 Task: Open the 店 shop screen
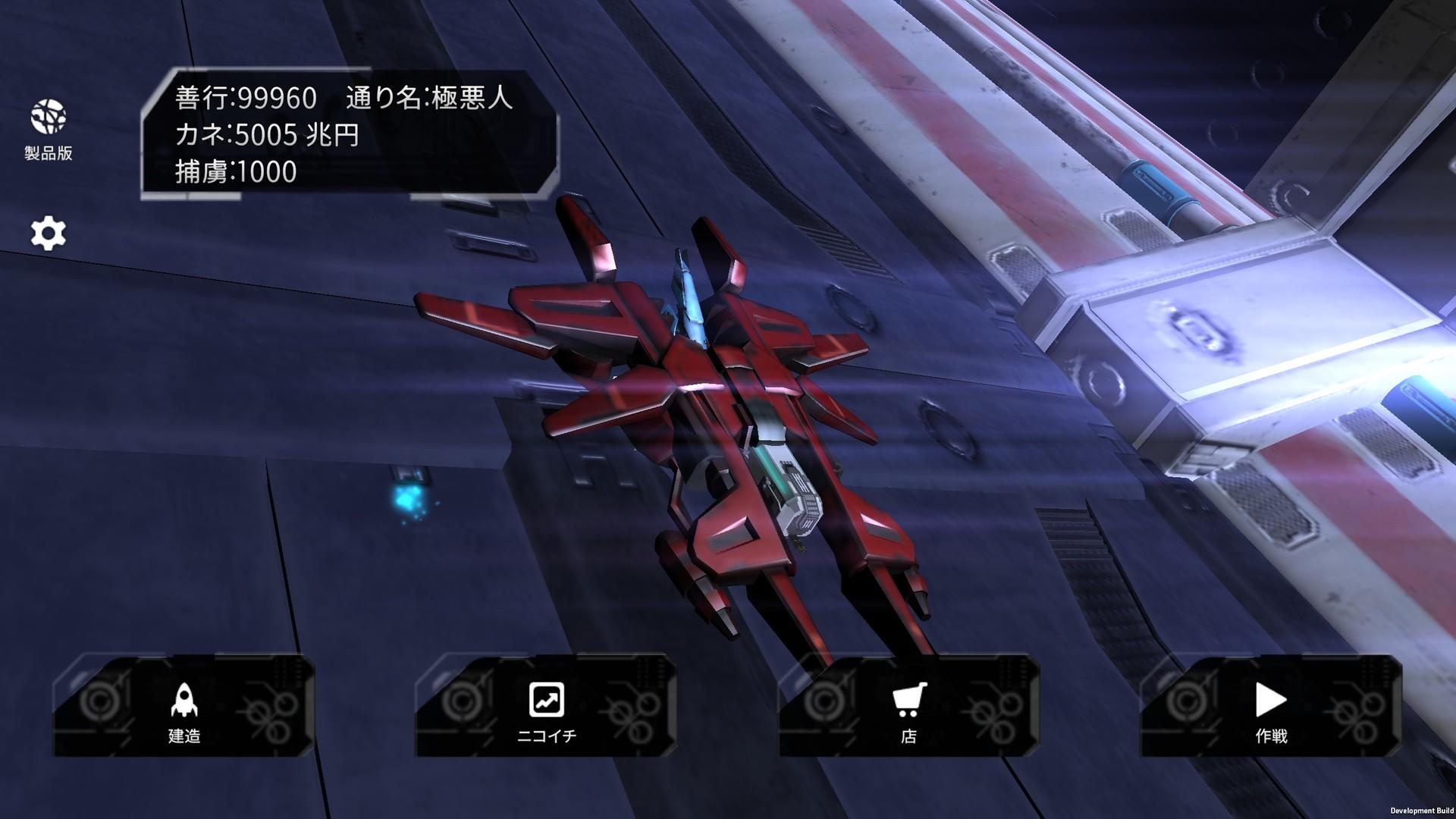tap(909, 734)
